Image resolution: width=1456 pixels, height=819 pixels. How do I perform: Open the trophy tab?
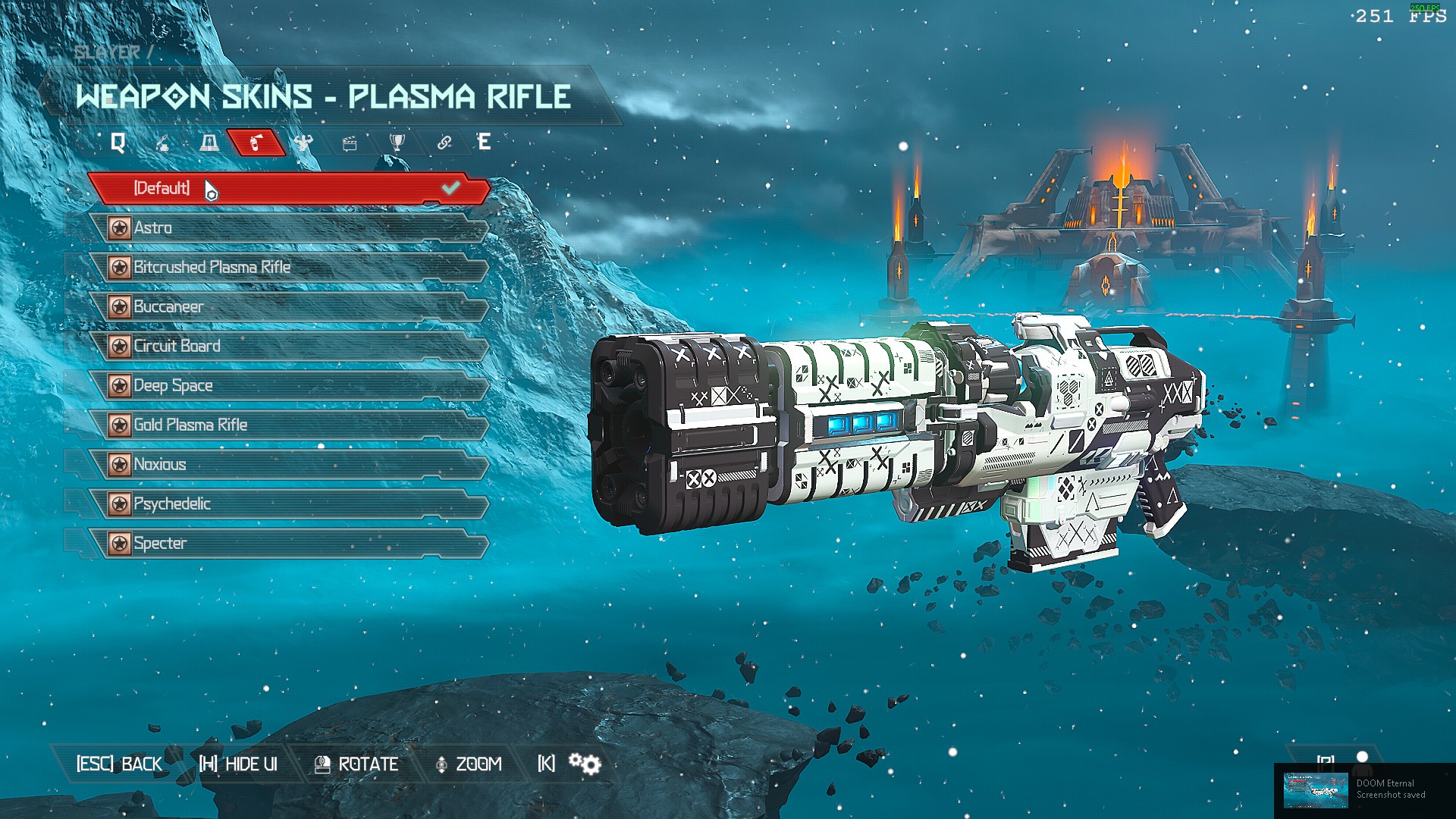397,143
